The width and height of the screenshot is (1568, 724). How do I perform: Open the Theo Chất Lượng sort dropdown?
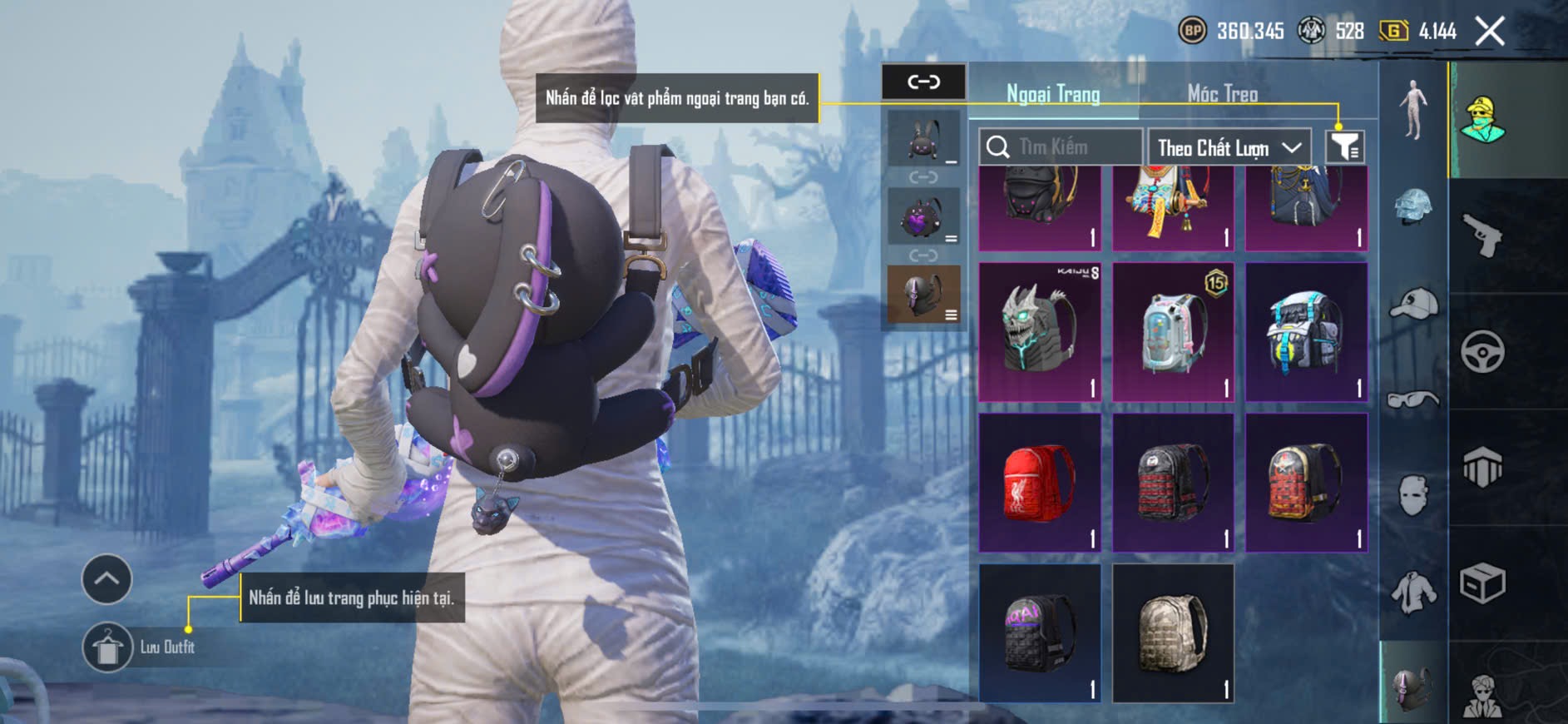point(1229,148)
